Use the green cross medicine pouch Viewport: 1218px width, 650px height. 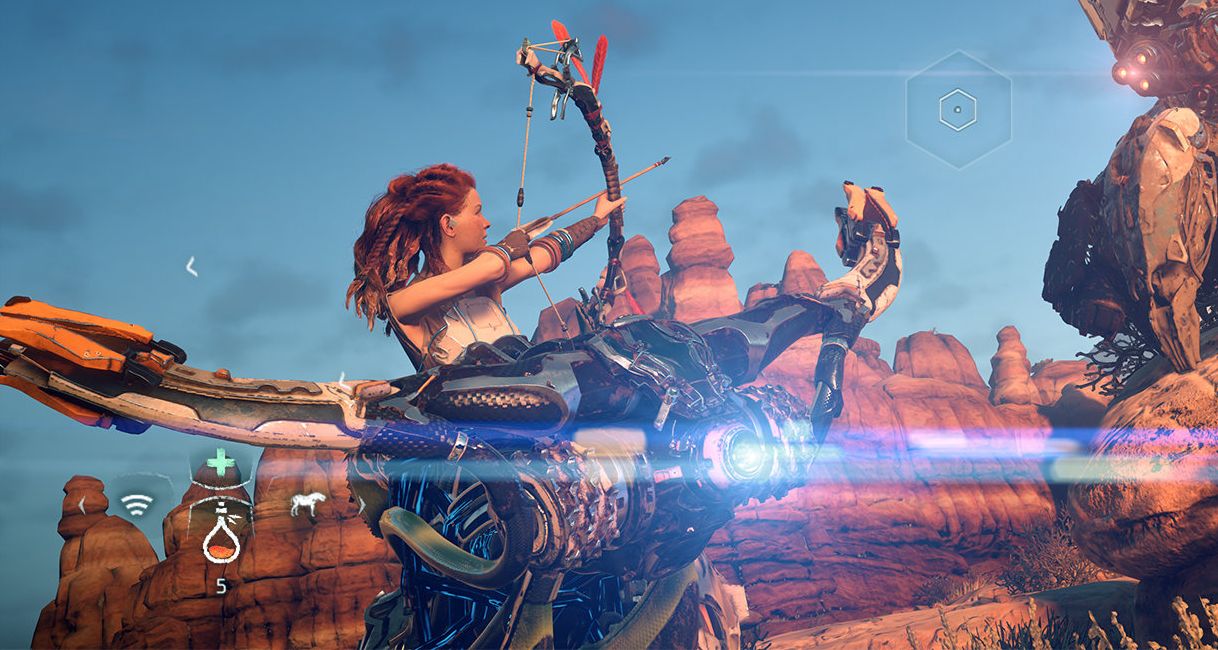pos(221,462)
